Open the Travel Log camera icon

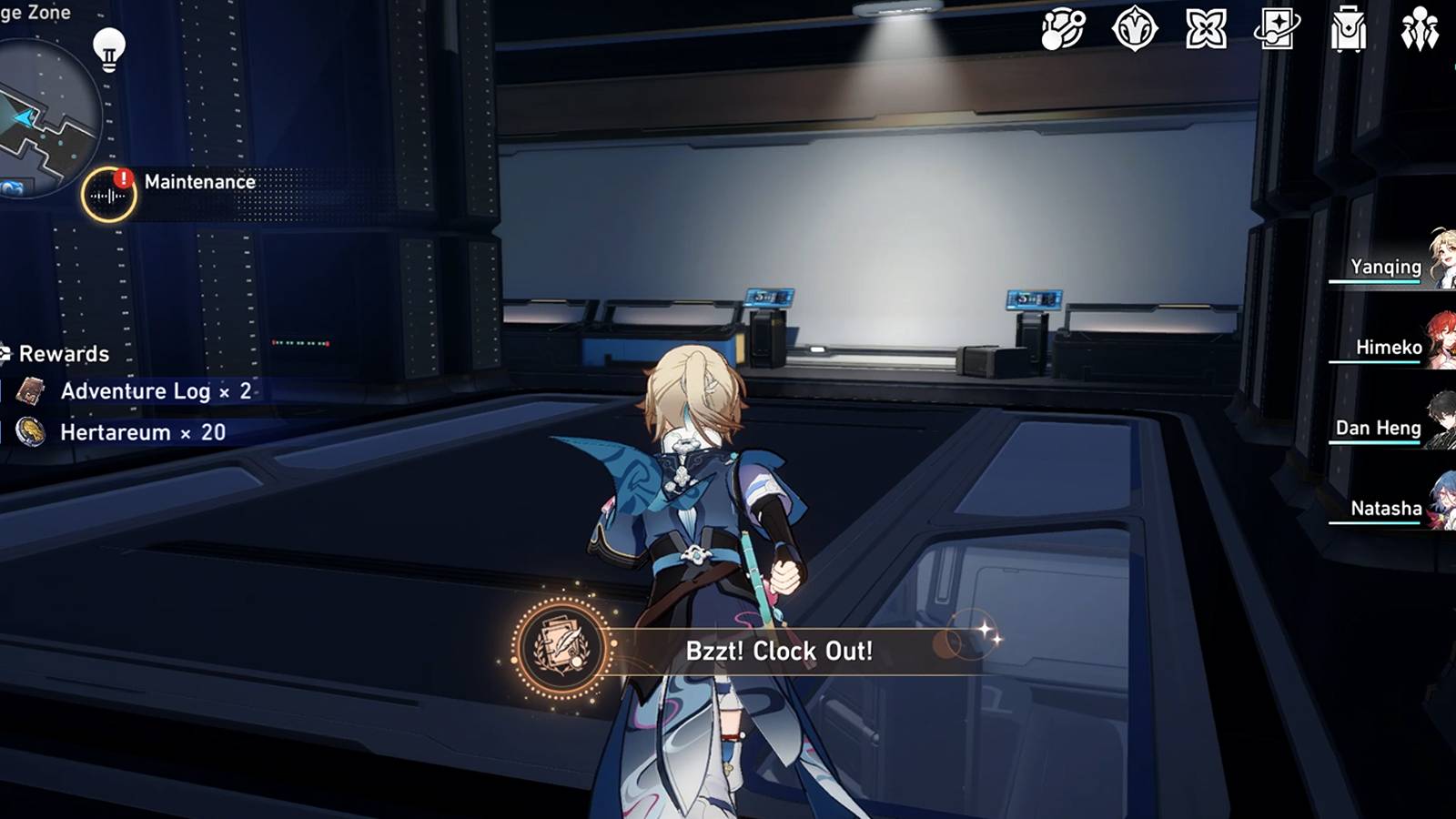(1275, 30)
